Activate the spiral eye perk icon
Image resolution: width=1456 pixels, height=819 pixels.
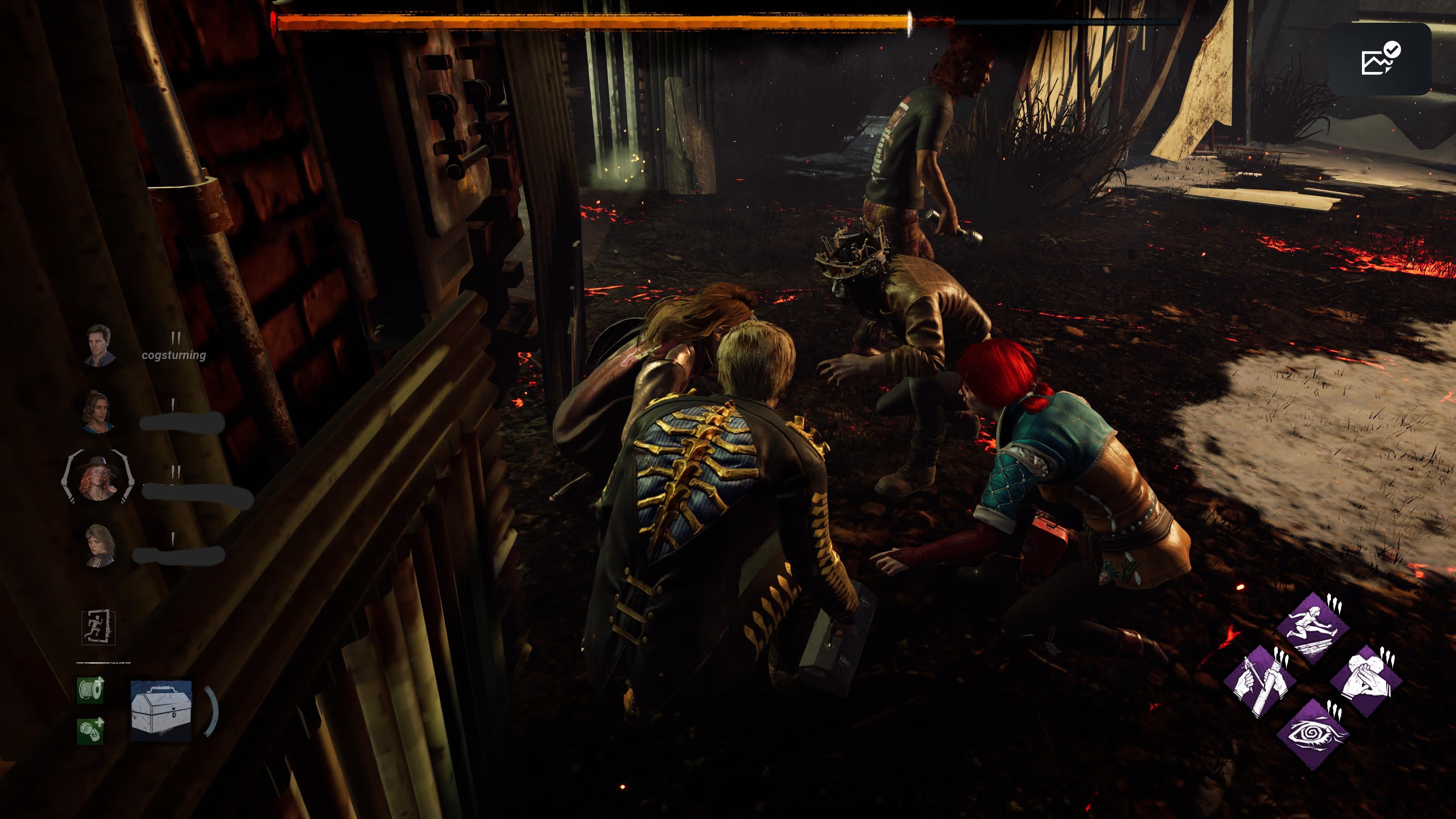1312,734
